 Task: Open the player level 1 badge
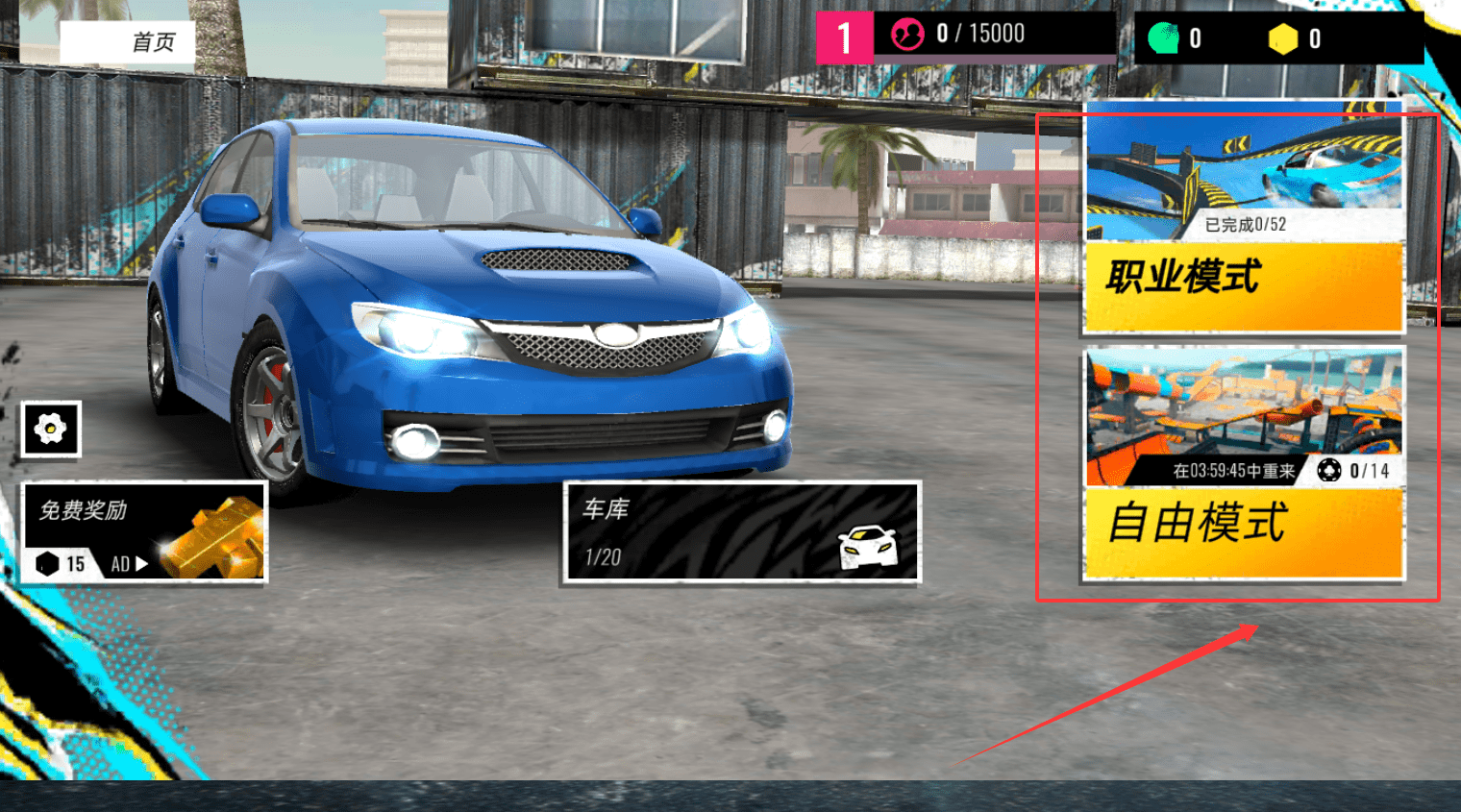point(844,38)
